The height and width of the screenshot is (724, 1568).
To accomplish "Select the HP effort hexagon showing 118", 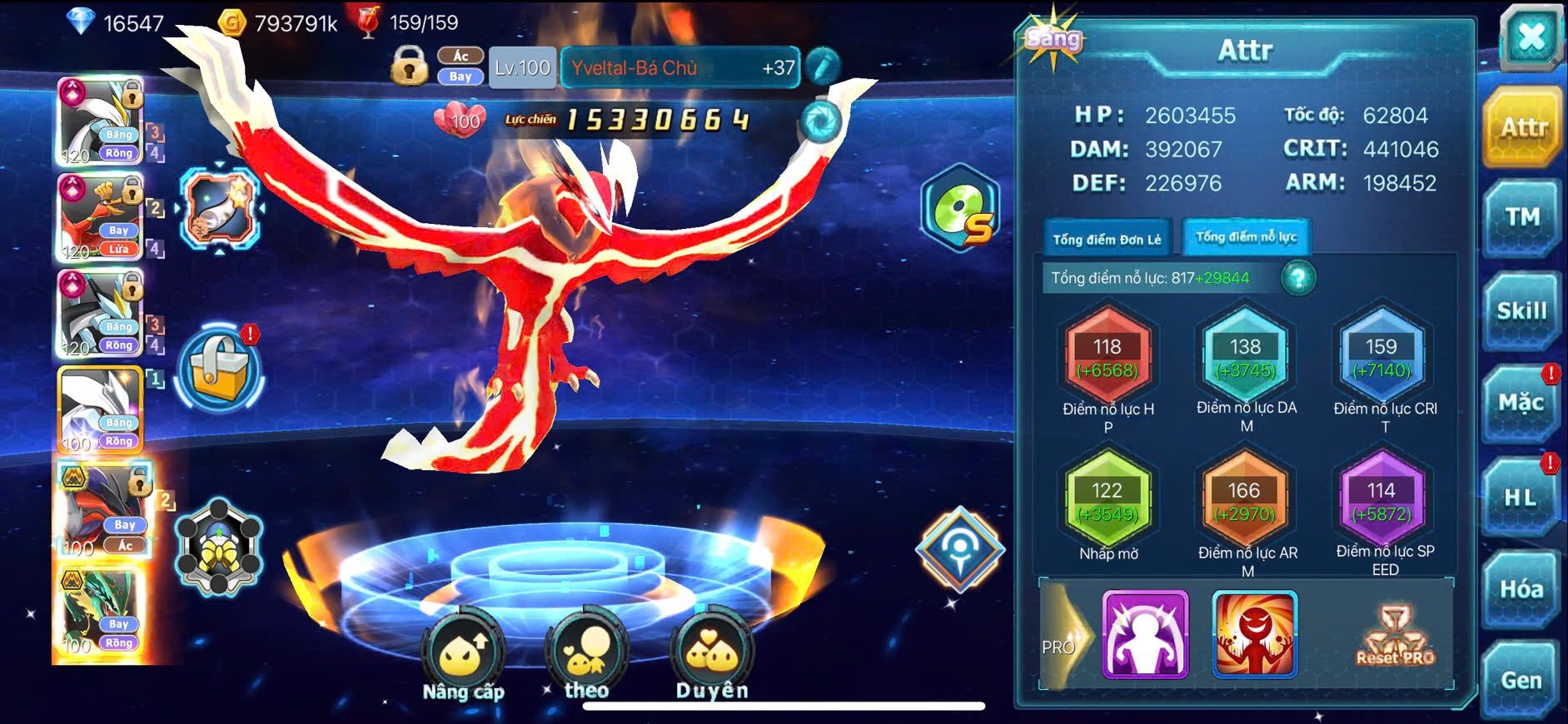I will (x=1108, y=357).
